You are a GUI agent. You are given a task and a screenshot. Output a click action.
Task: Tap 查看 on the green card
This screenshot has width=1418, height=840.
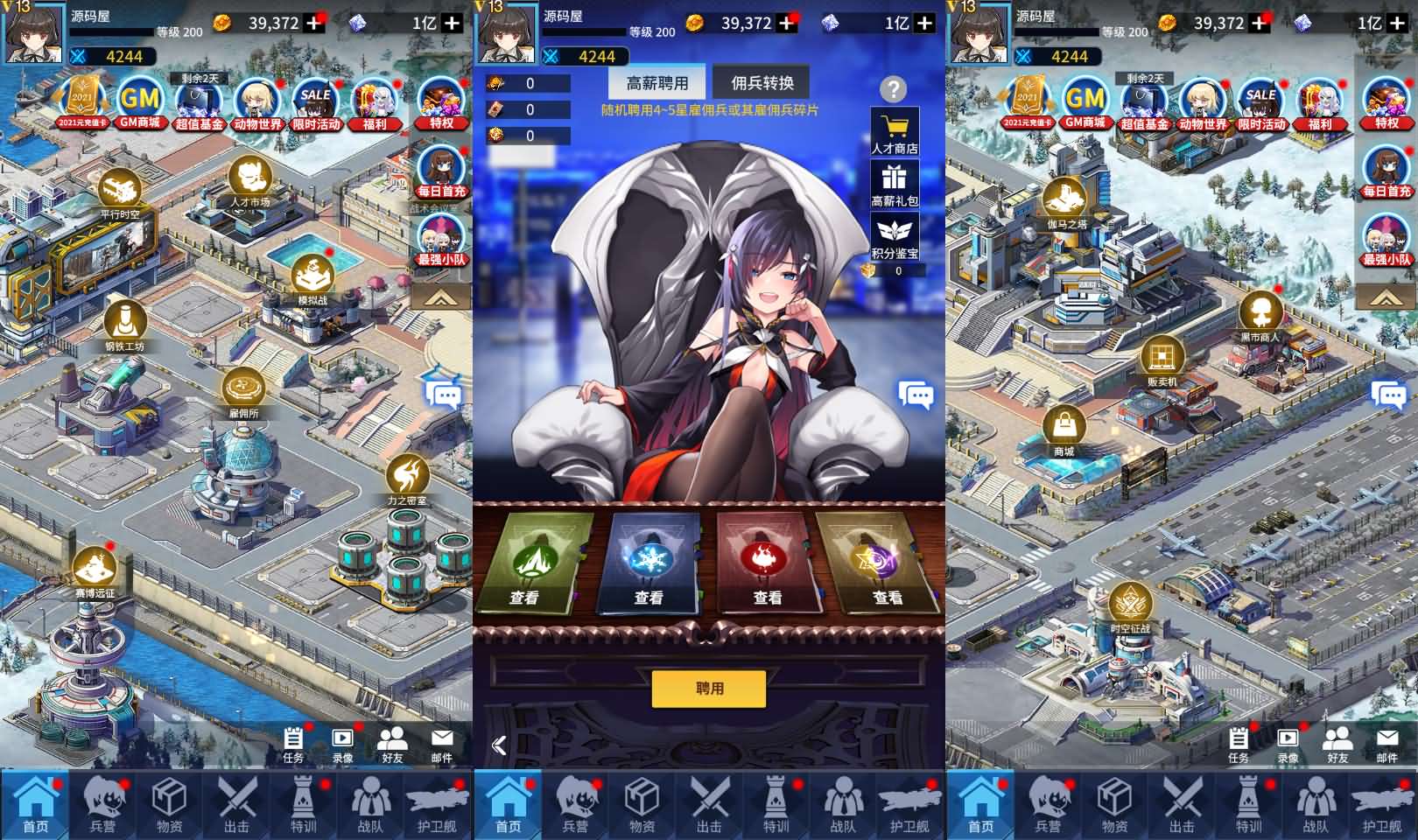pos(525,596)
